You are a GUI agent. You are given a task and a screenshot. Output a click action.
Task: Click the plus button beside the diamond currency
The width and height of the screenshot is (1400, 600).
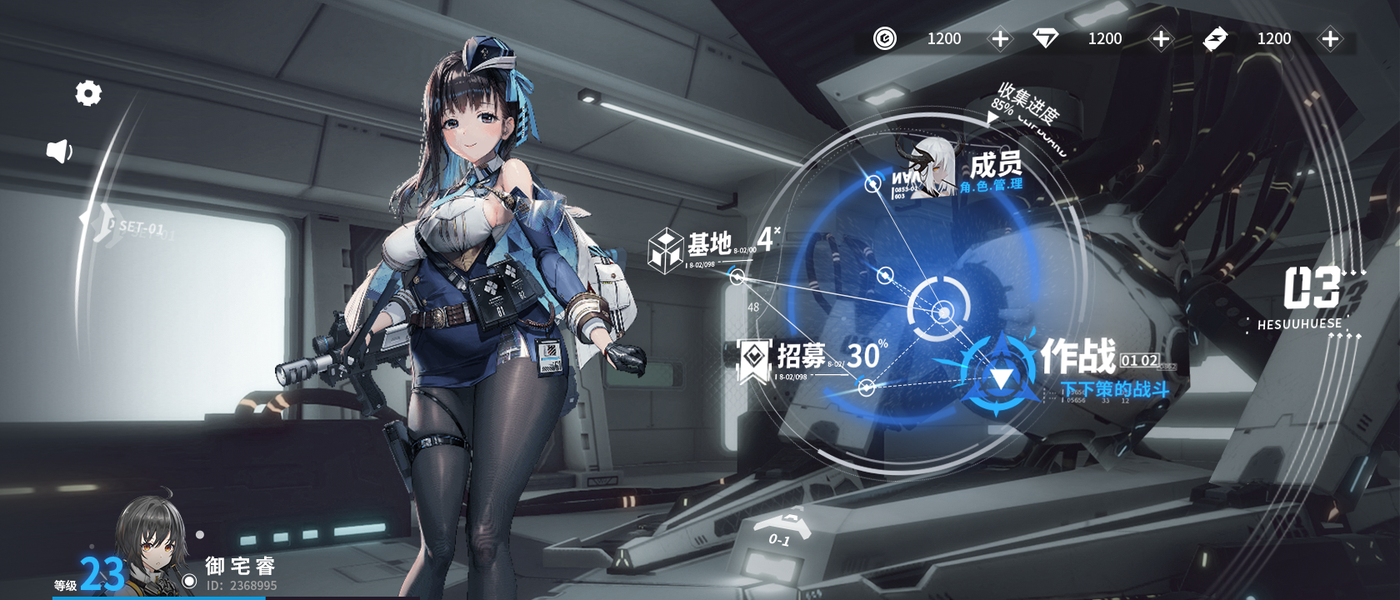[1160, 39]
